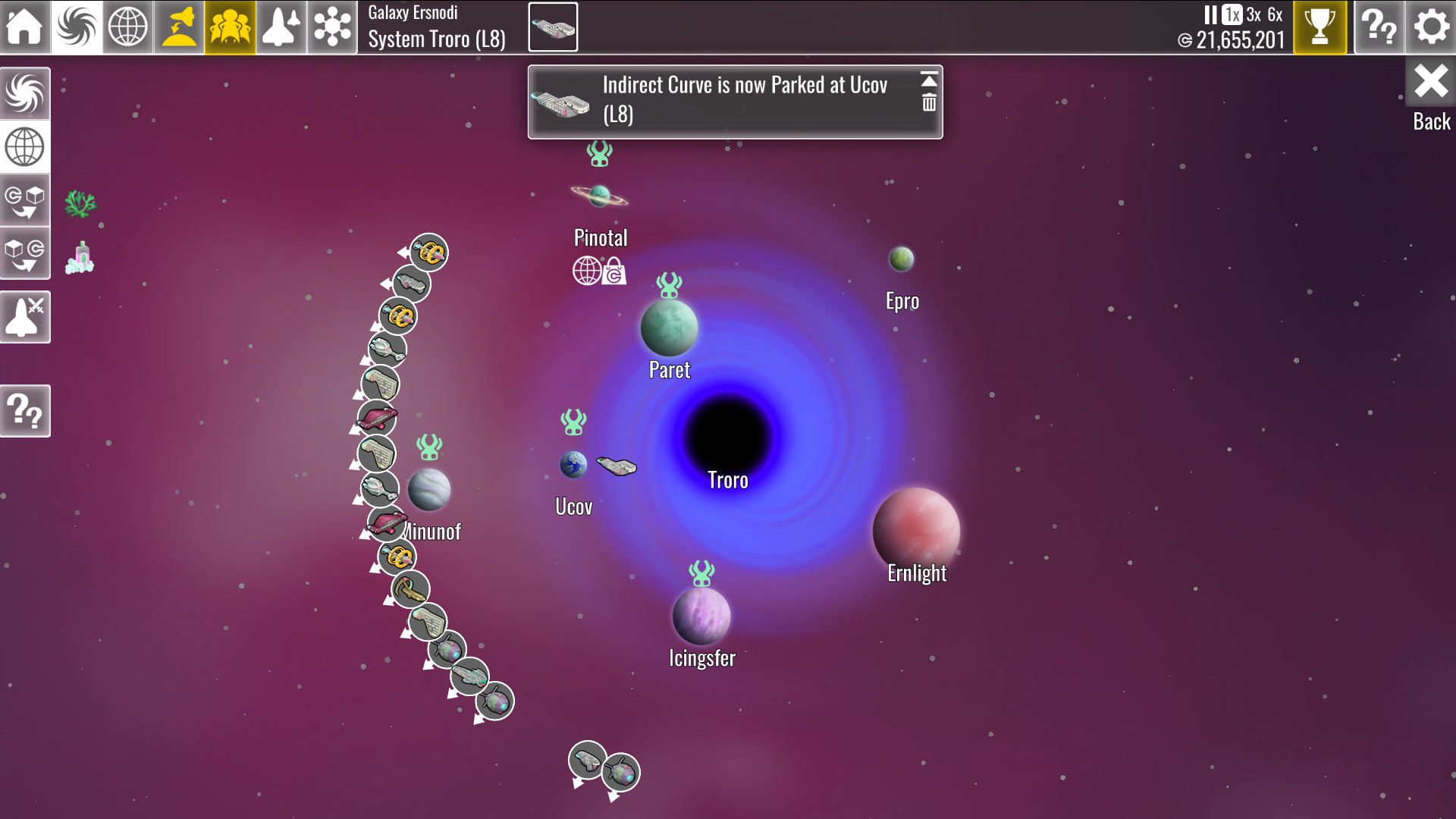Open the export goods icon in the sidebar

(x=26, y=253)
